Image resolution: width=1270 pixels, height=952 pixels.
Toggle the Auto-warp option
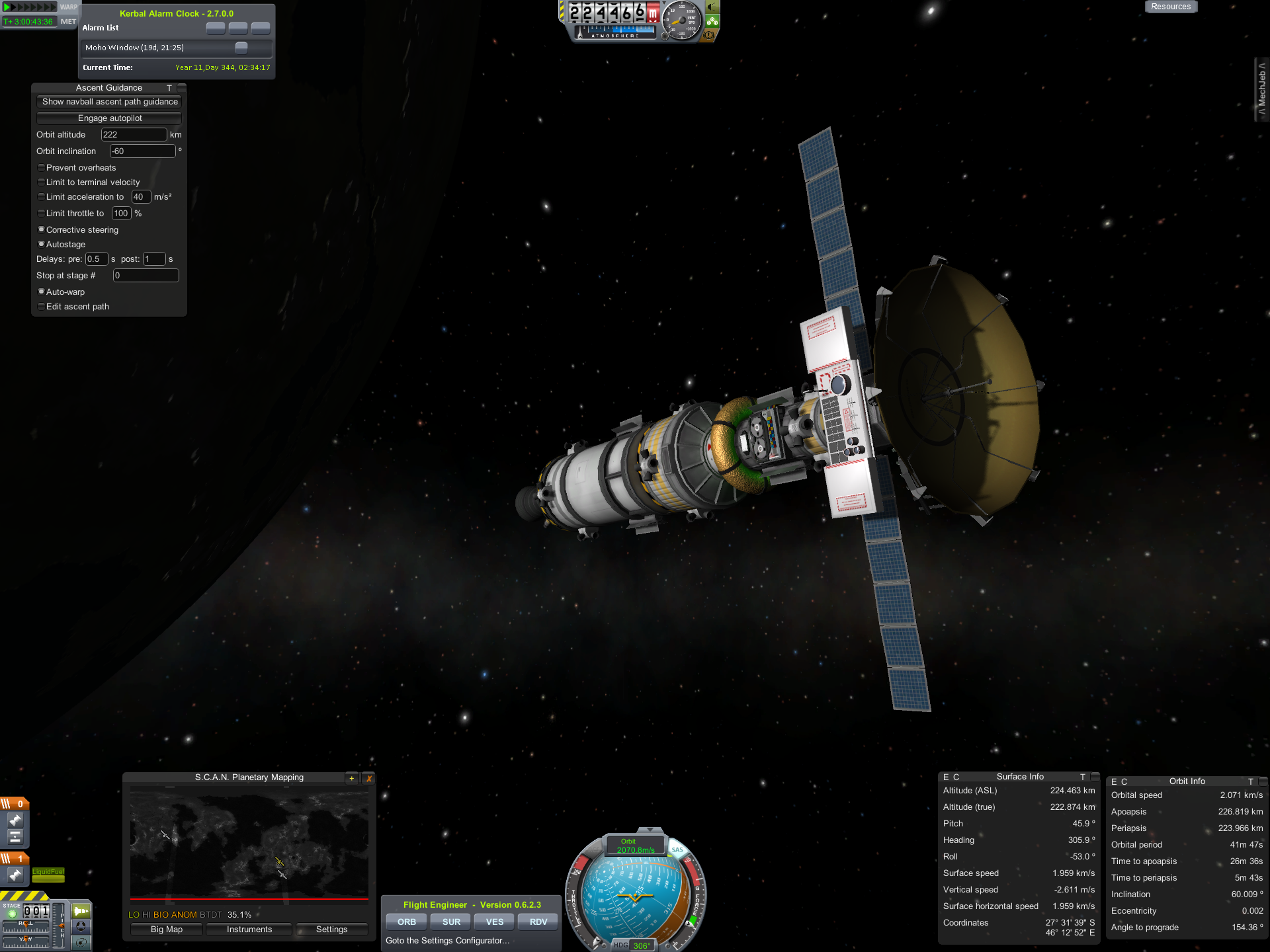(42, 292)
